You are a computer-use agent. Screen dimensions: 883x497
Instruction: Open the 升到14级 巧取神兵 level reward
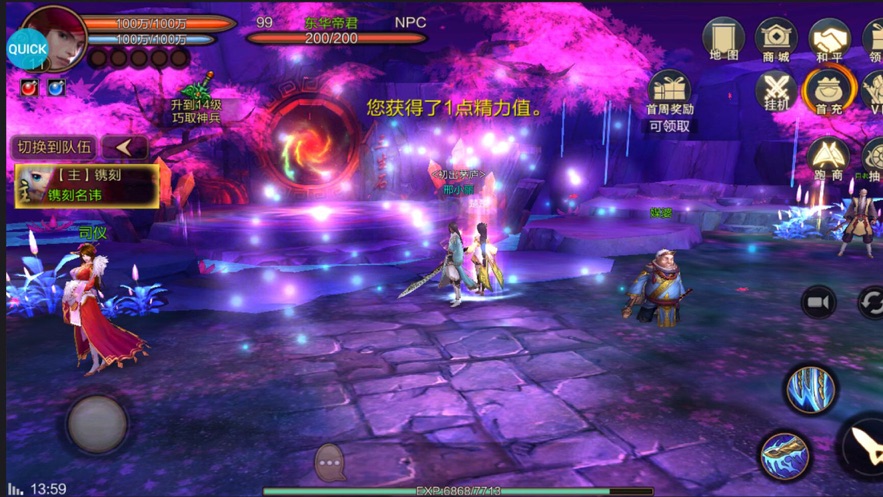coord(196,98)
